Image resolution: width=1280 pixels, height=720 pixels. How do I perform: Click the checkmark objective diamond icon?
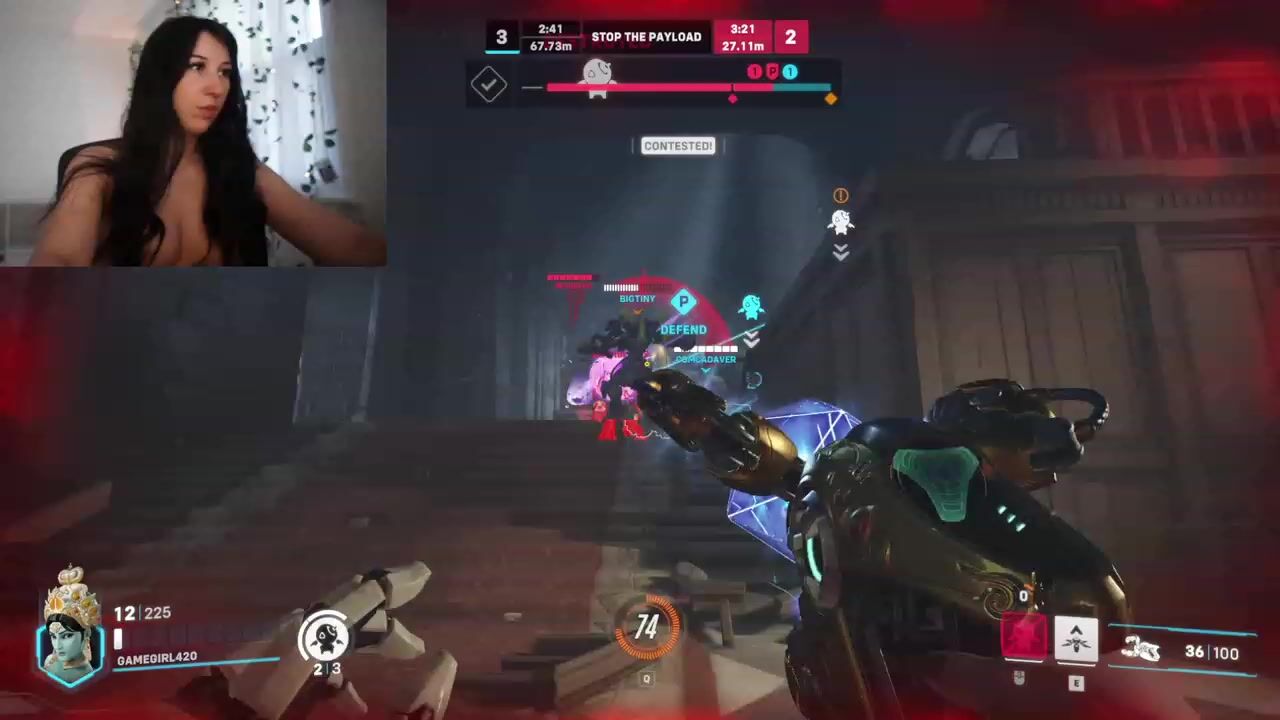coord(489,85)
